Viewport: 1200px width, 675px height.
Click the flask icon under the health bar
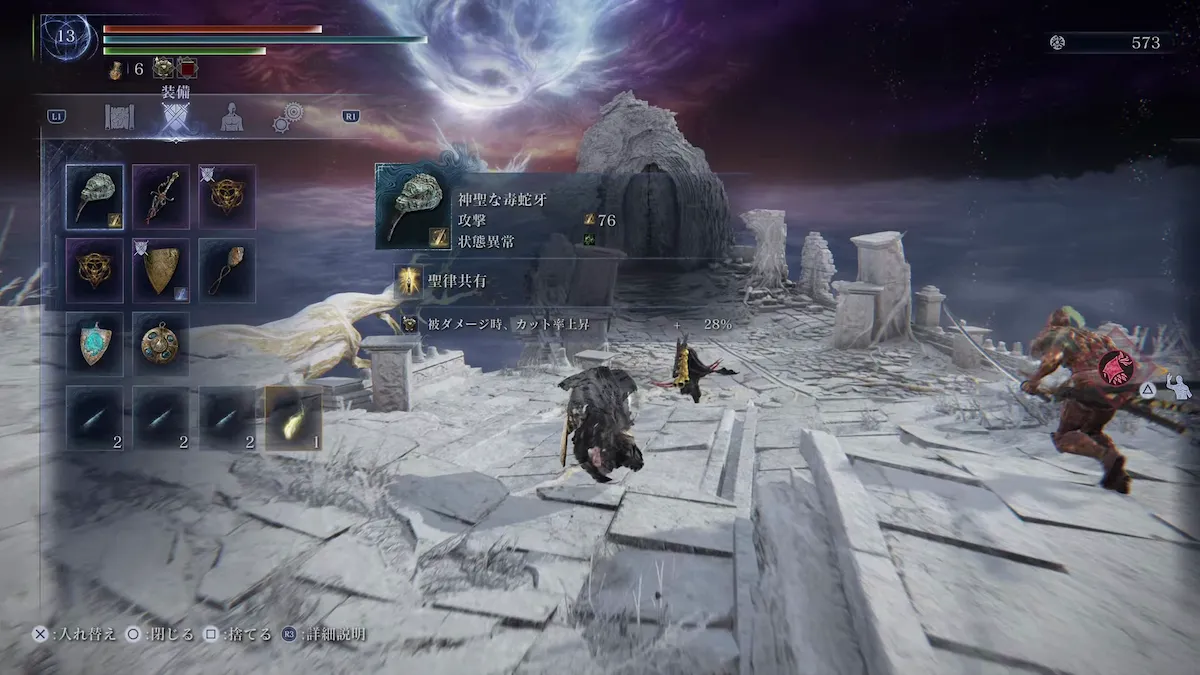pyautogui.click(x=117, y=69)
